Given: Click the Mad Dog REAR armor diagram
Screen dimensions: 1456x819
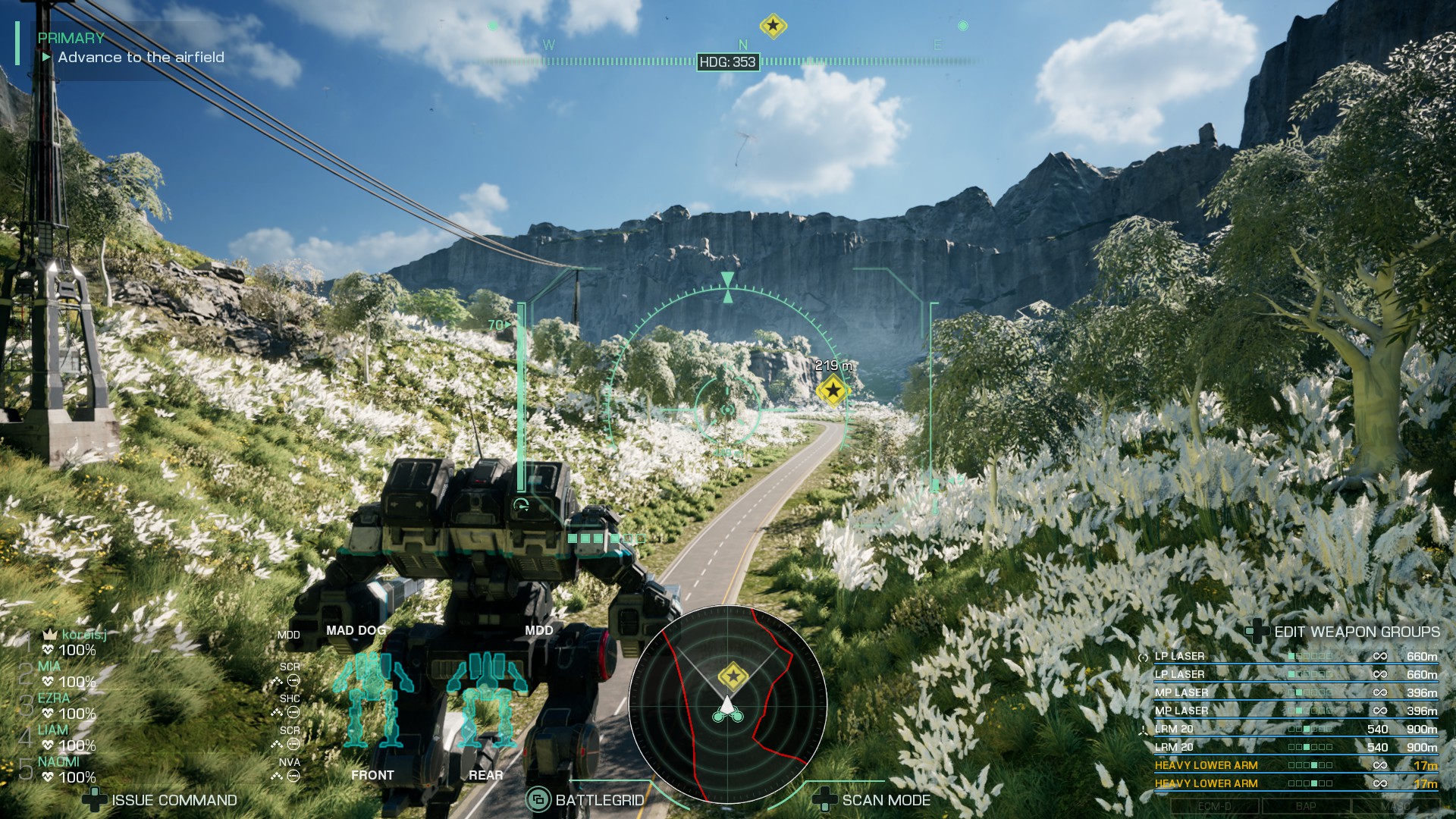Looking at the screenshot, I should [x=485, y=701].
